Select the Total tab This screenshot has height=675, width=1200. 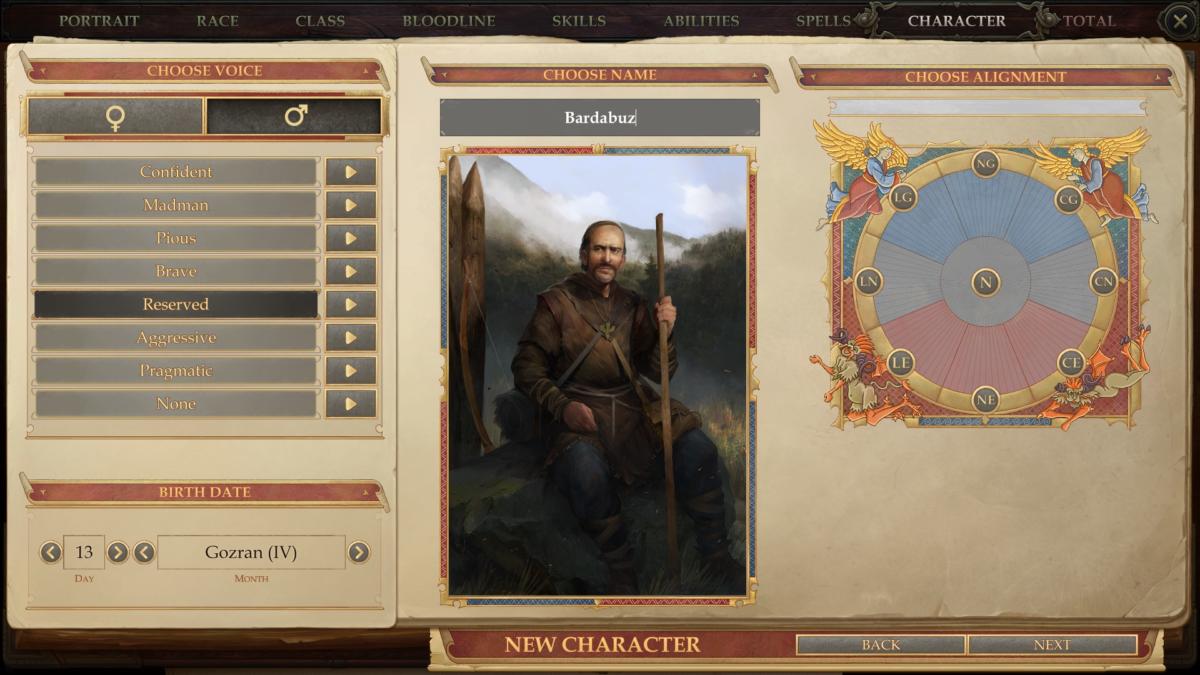1089,20
